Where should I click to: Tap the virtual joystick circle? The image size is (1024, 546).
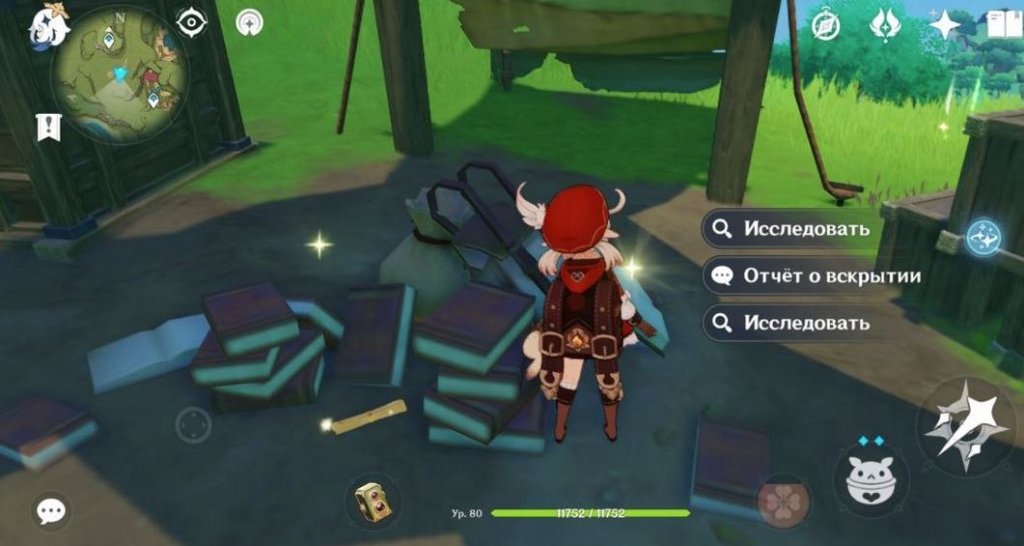tap(193, 425)
